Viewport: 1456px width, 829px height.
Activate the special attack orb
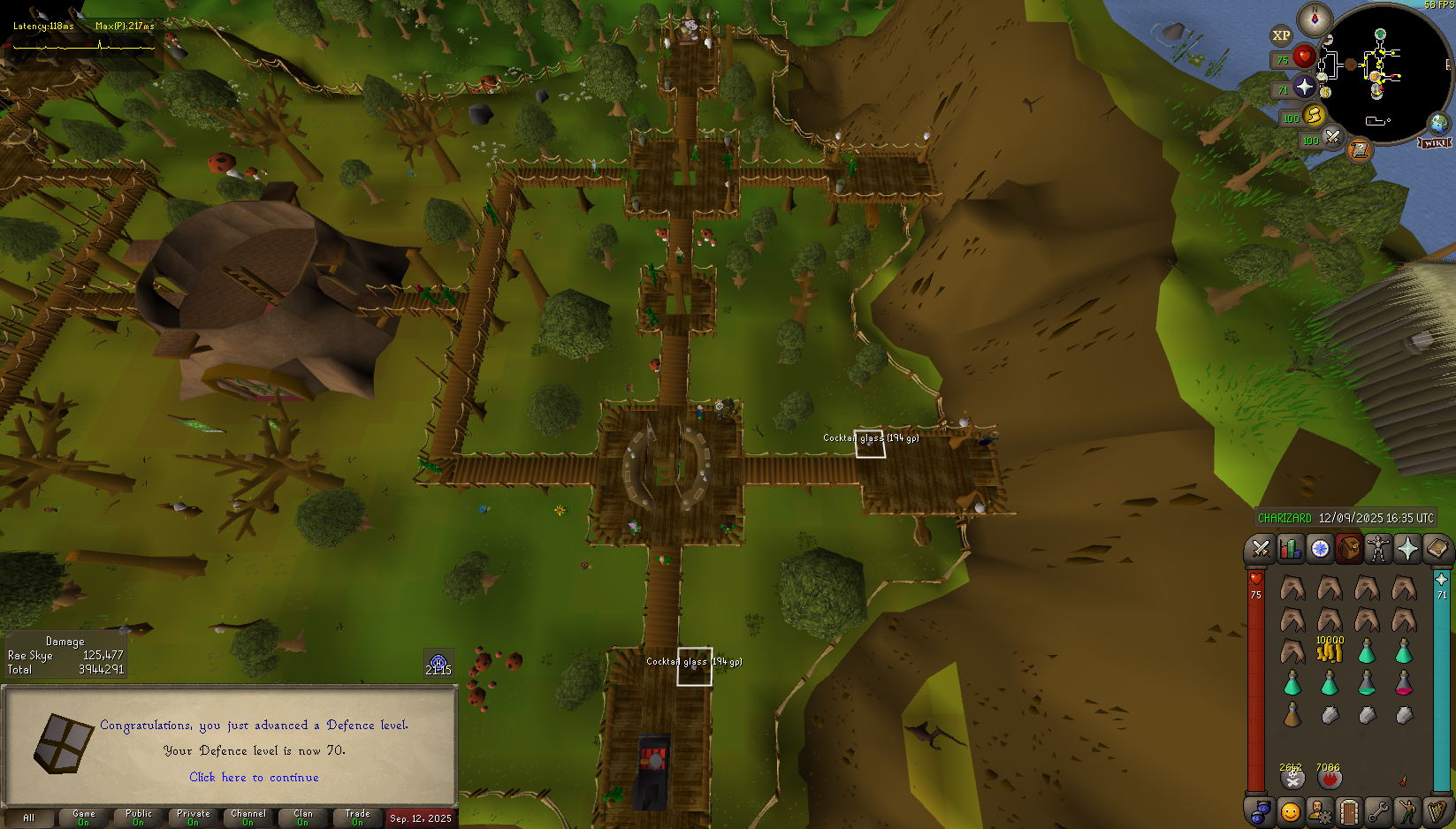(x=1332, y=137)
